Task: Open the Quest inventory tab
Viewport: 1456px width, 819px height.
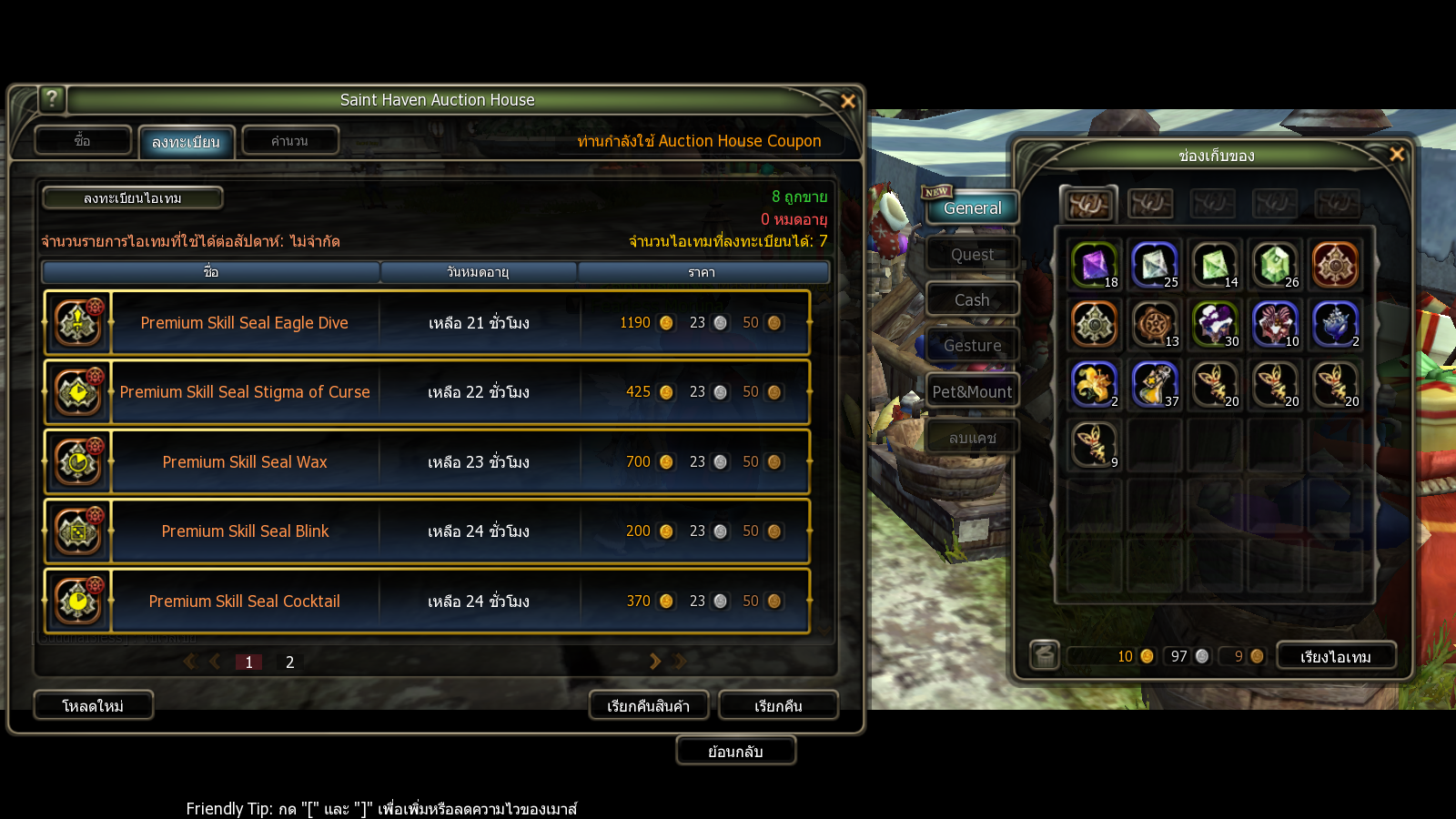Action: [972, 255]
